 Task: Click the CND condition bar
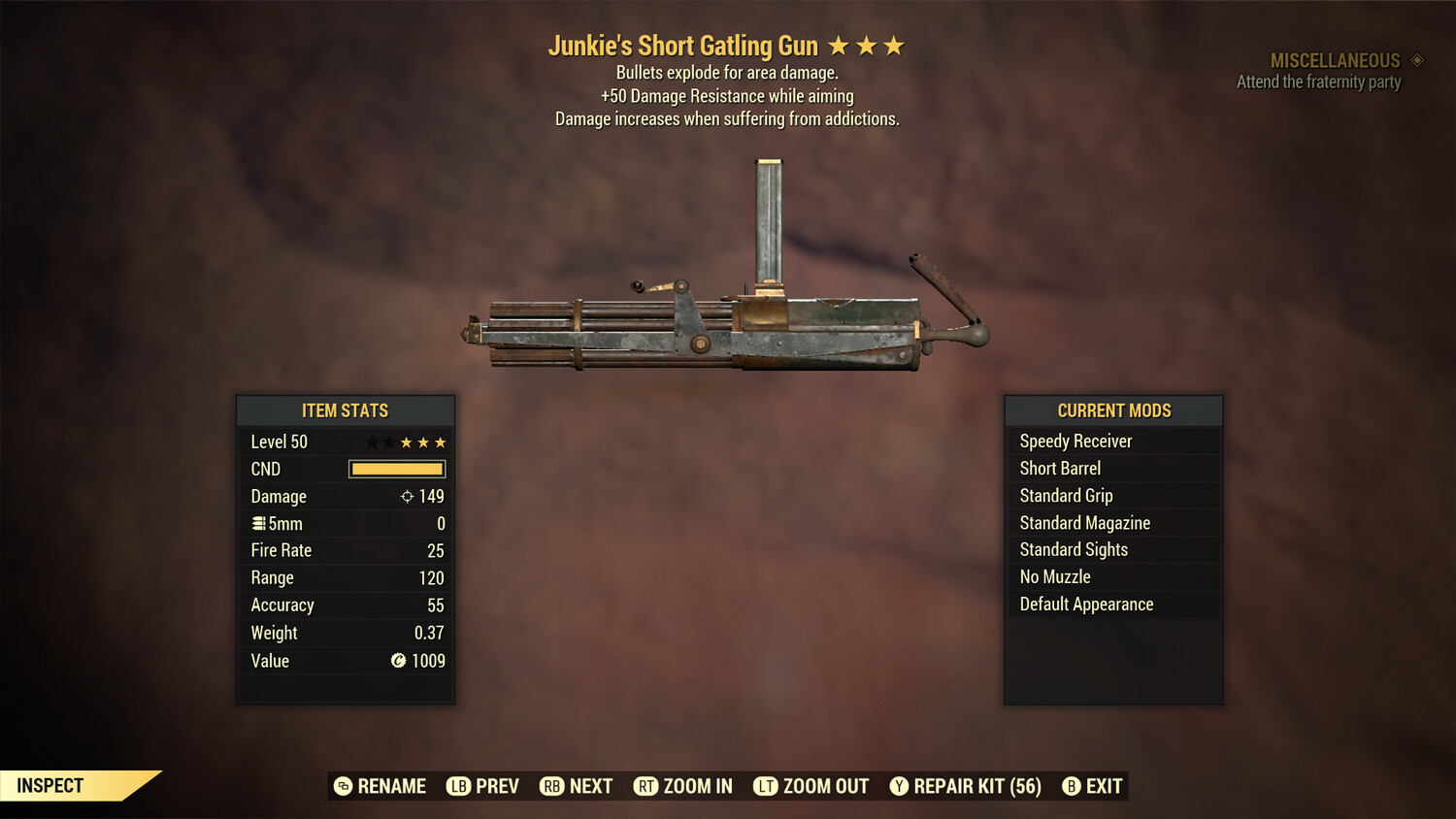(396, 469)
